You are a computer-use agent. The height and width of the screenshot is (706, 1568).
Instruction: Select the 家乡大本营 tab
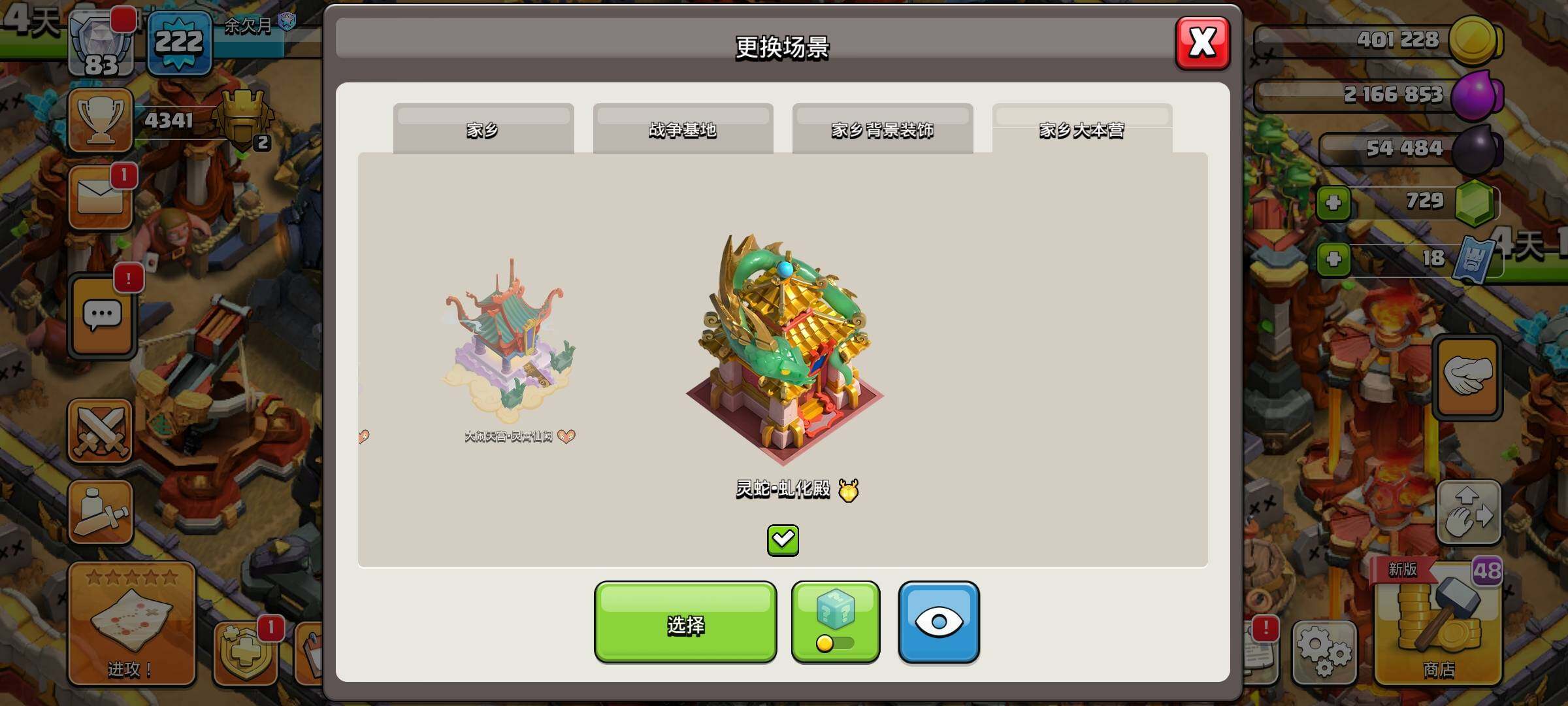(x=1082, y=129)
